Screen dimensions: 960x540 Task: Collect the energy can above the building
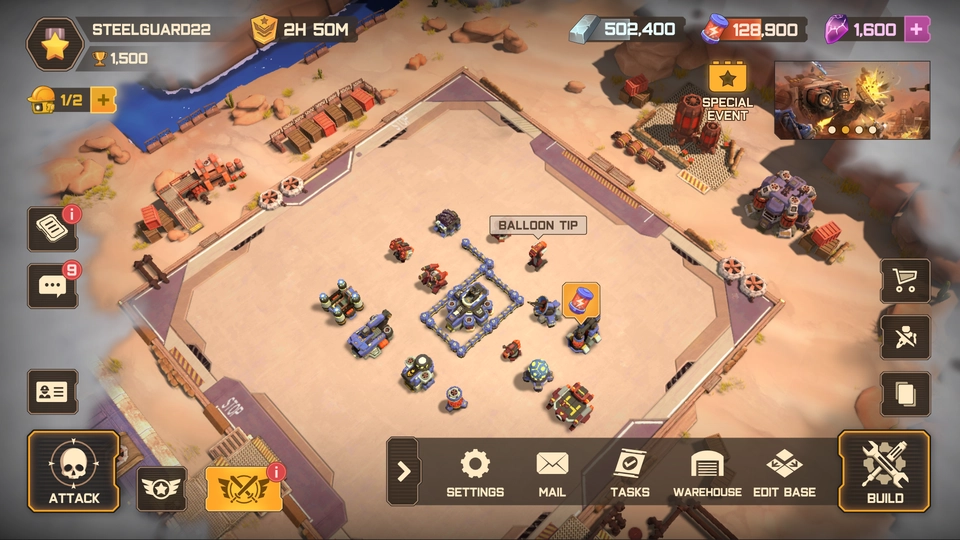pyautogui.click(x=581, y=299)
